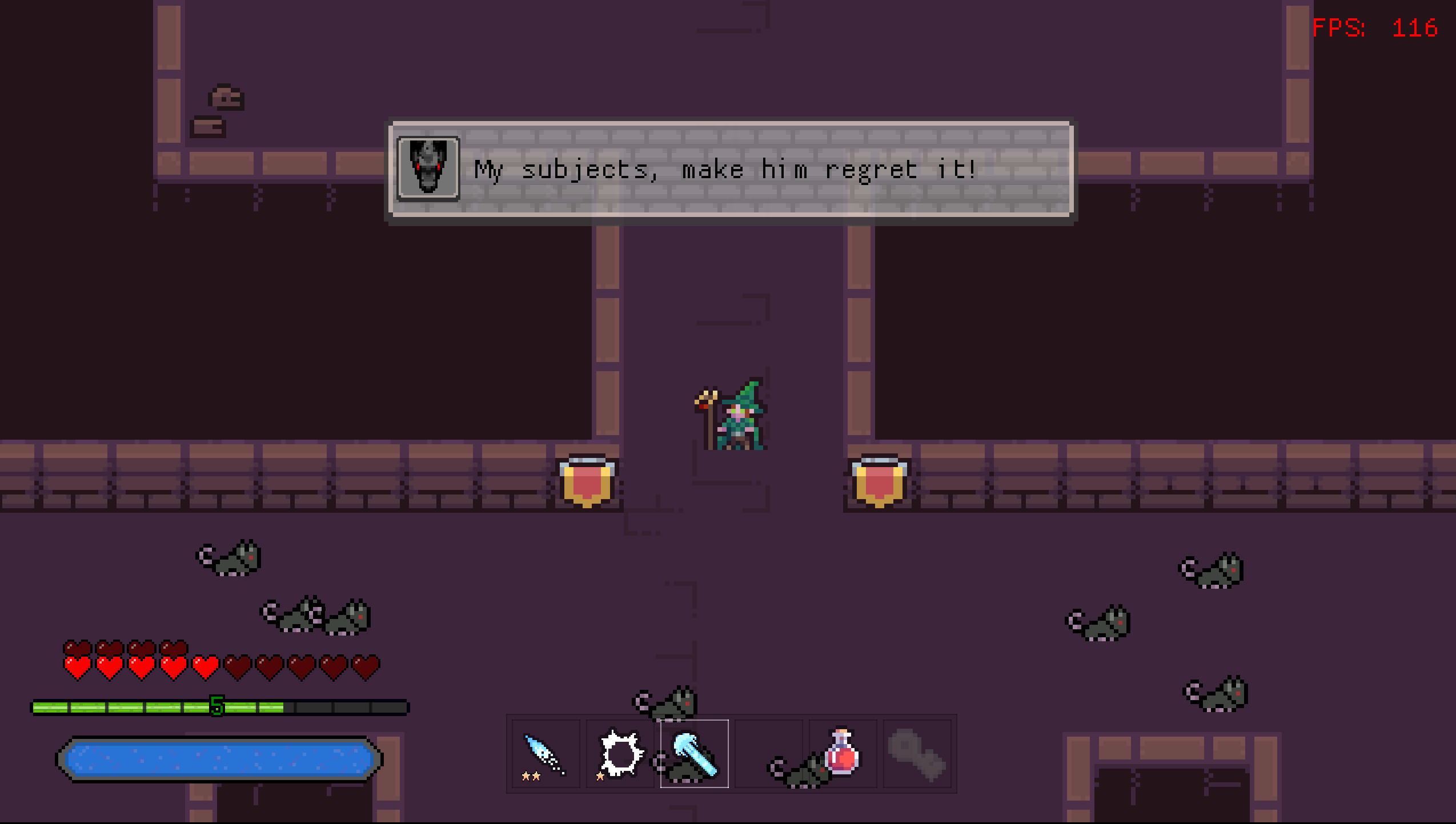Image resolution: width=1456 pixels, height=824 pixels.
Task: Select the ice shard spell slot
Action: coord(546,754)
